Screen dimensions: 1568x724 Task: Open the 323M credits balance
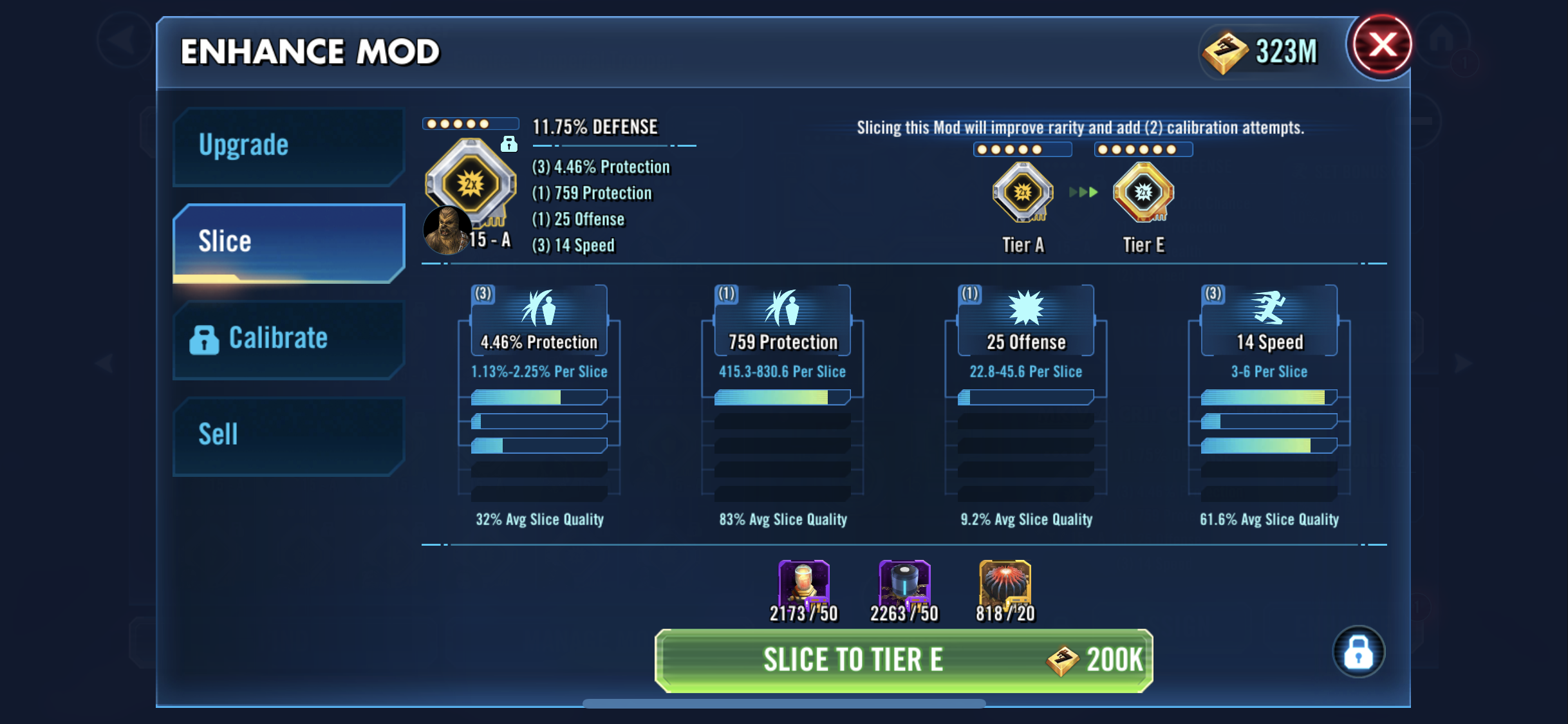(1262, 51)
